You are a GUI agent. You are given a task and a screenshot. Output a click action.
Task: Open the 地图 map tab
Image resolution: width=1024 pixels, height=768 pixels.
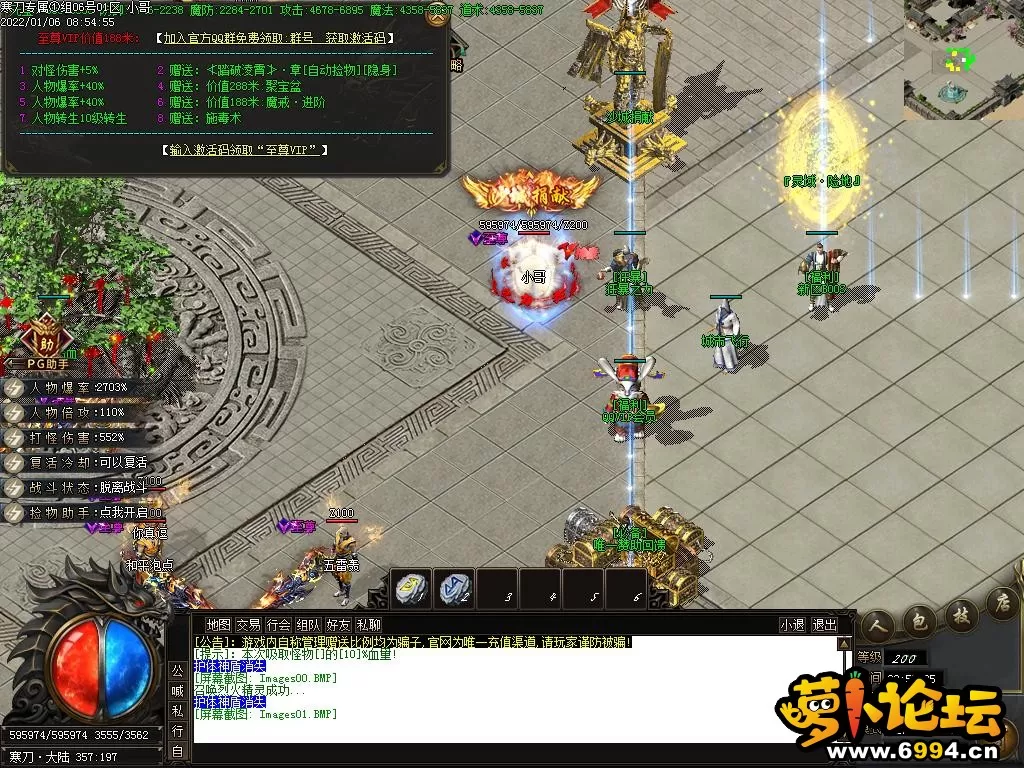(x=218, y=625)
